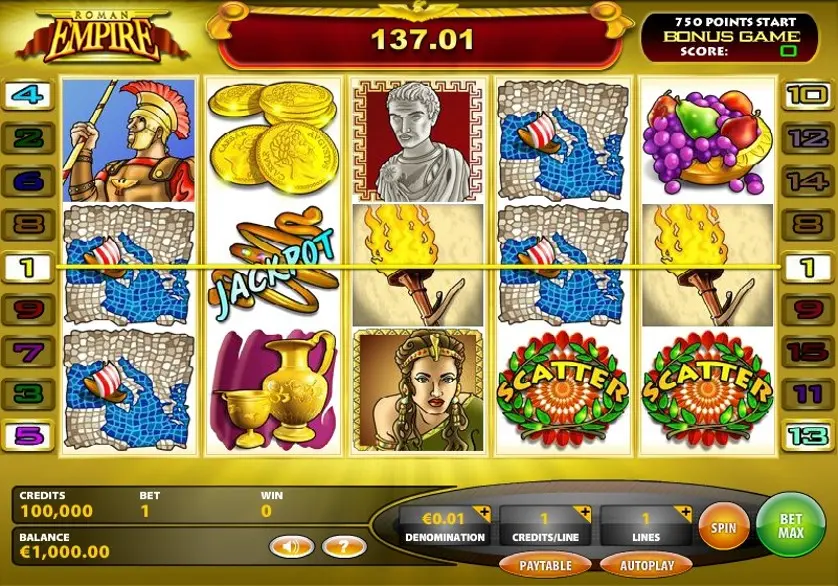Activate payline number 14
The height and width of the screenshot is (586, 838).
(808, 181)
